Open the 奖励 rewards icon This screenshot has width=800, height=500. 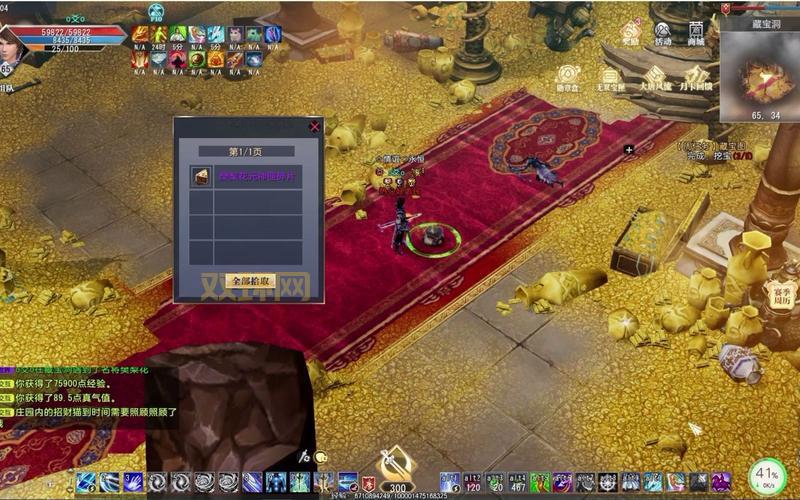tap(630, 31)
